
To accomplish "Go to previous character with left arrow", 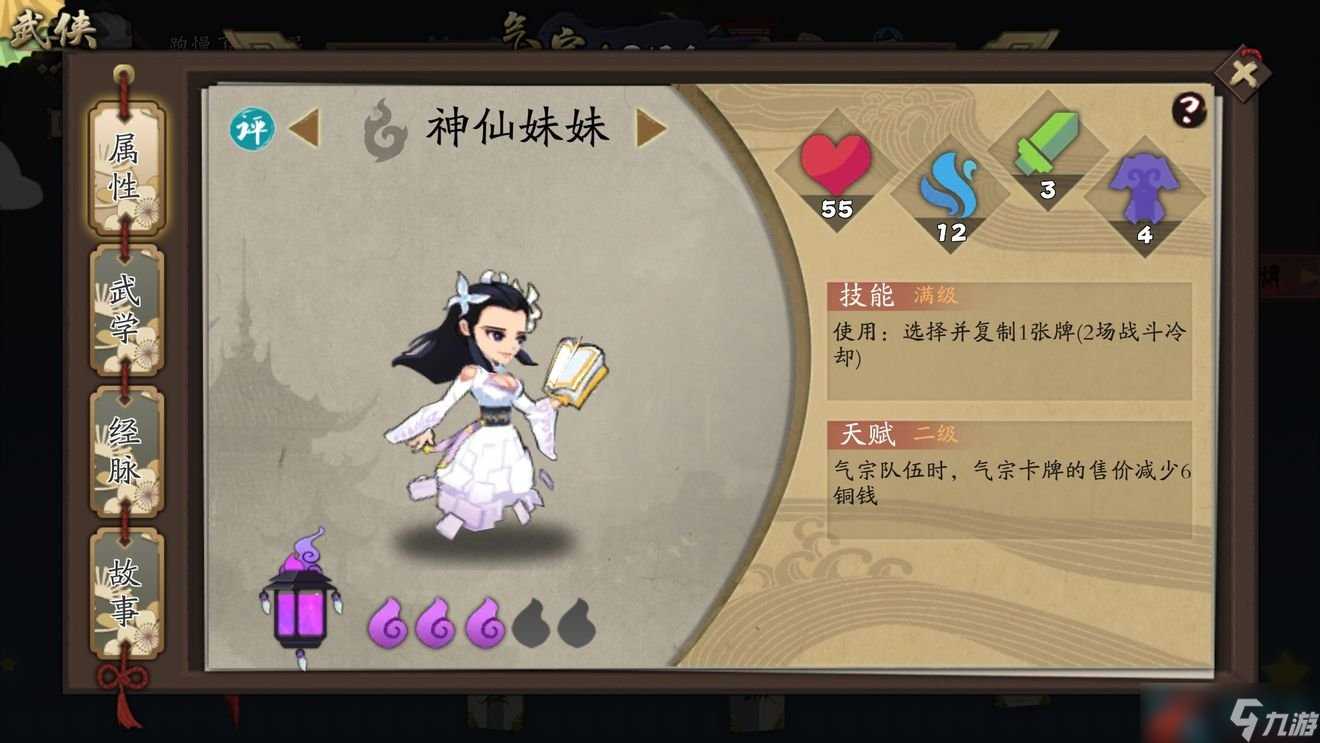I will tap(304, 129).
